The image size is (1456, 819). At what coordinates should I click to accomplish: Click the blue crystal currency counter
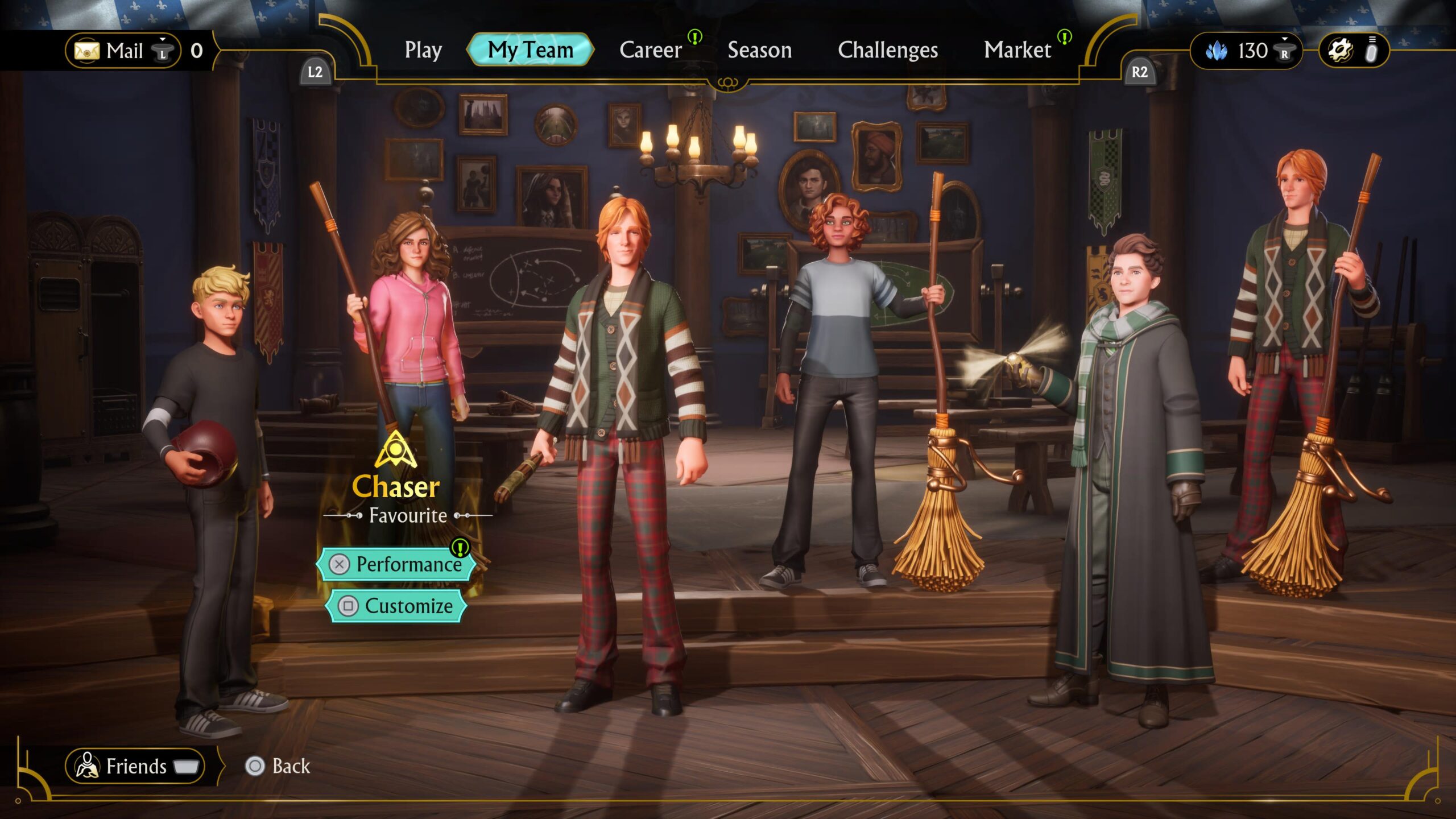pyautogui.click(x=1246, y=51)
